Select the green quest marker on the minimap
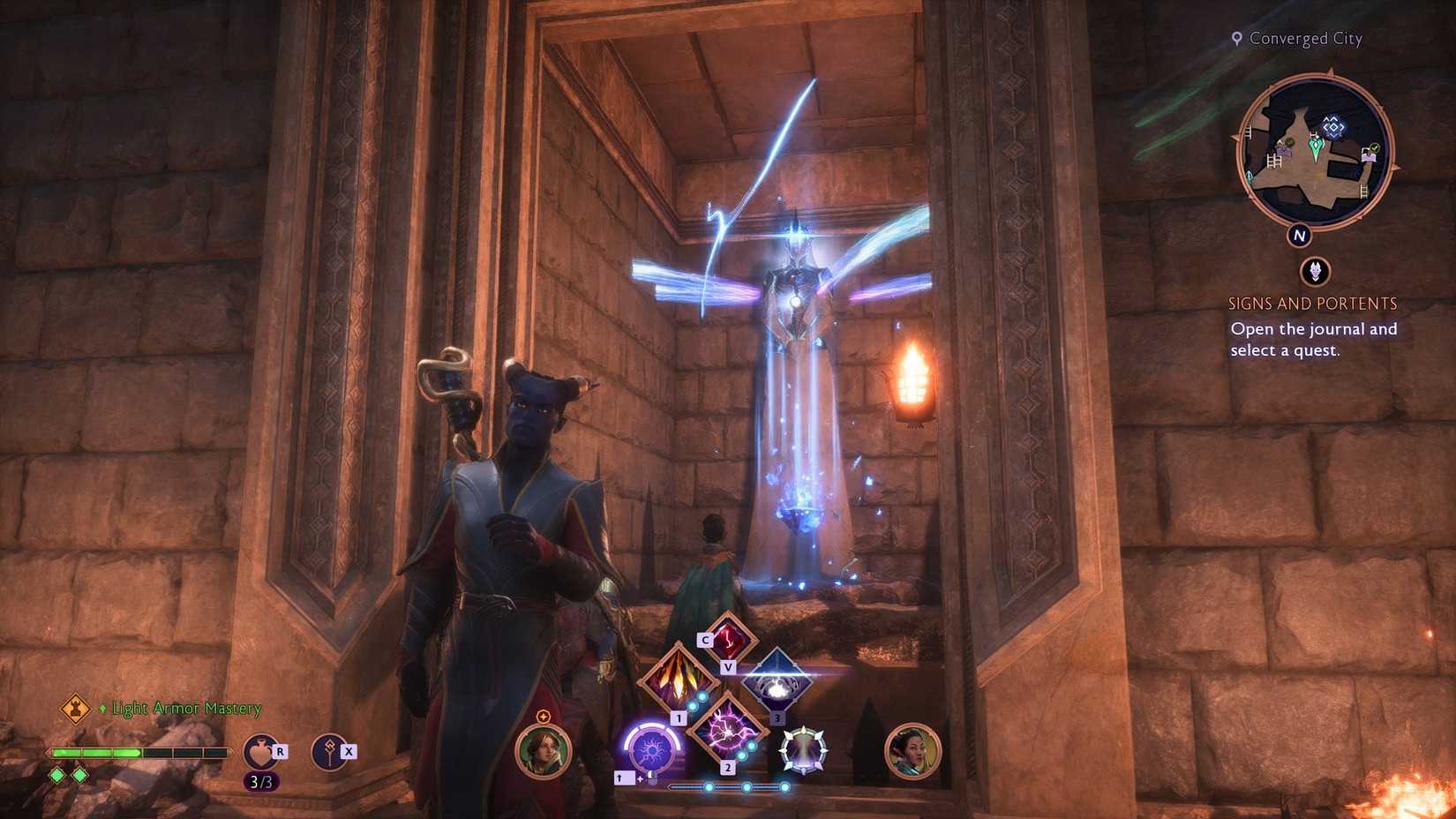This screenshot has width=1456, height=819. pyautogui.click(x=1316, y=149)
